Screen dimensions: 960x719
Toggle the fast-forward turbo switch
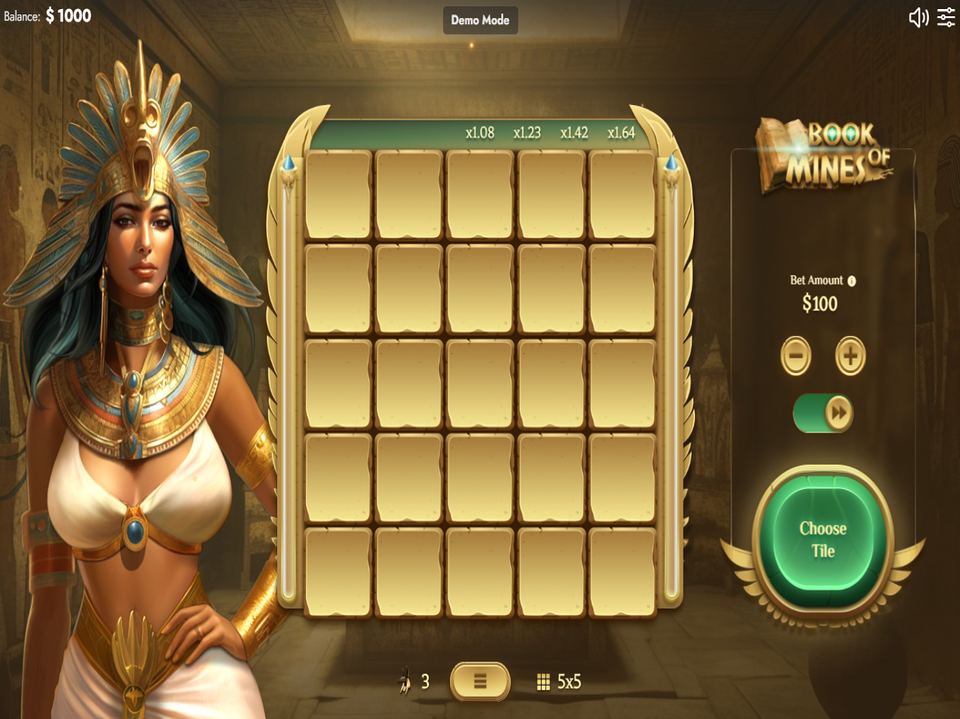[823, 412]
